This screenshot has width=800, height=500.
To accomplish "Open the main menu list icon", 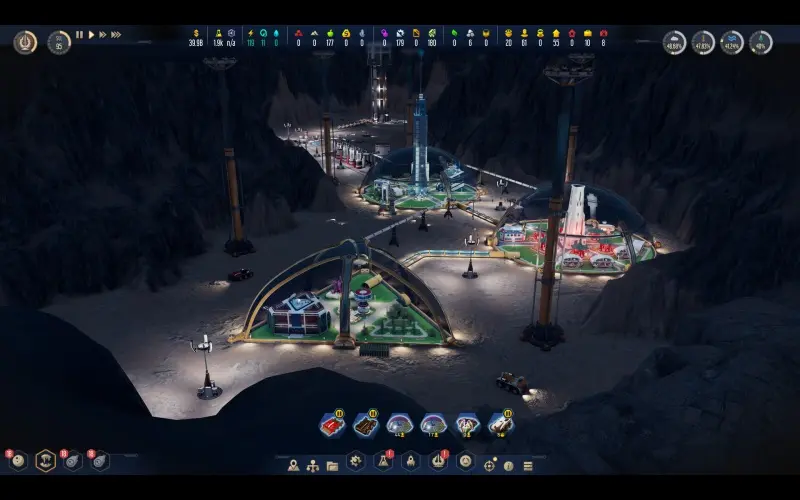I will pyautogui.click(x=528, y=466).
